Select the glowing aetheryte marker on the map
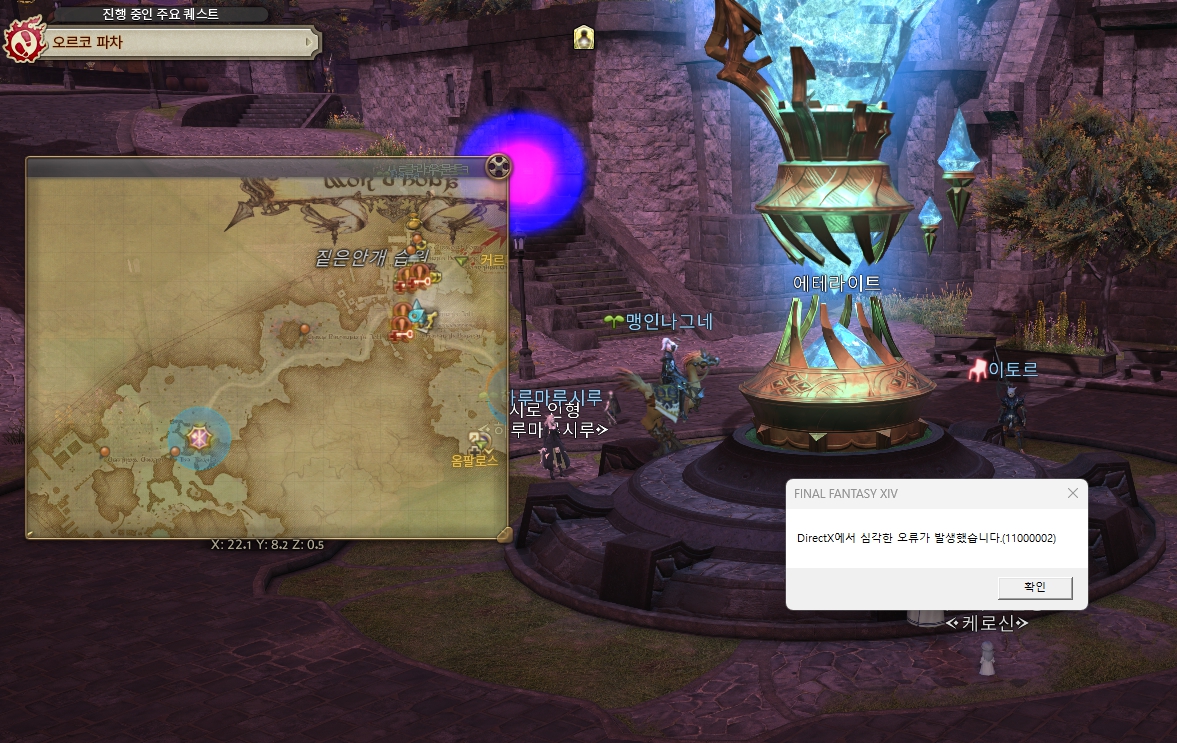This screenshot has height=743, width=1177. pyautogui.click(x=198, y=437)
